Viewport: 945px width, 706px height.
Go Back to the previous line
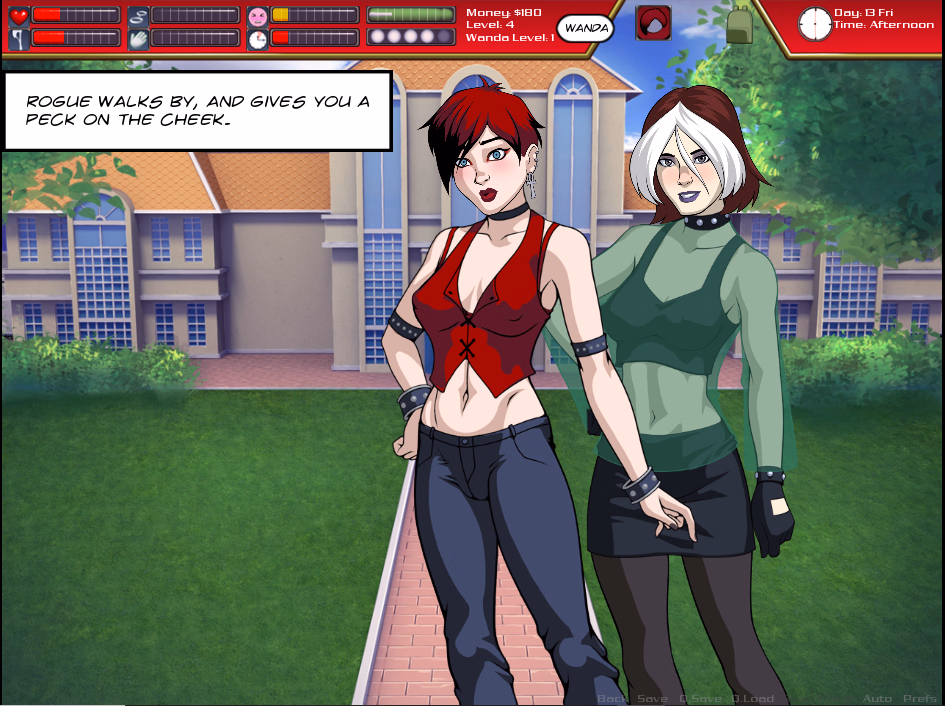(x=612, y=698)
